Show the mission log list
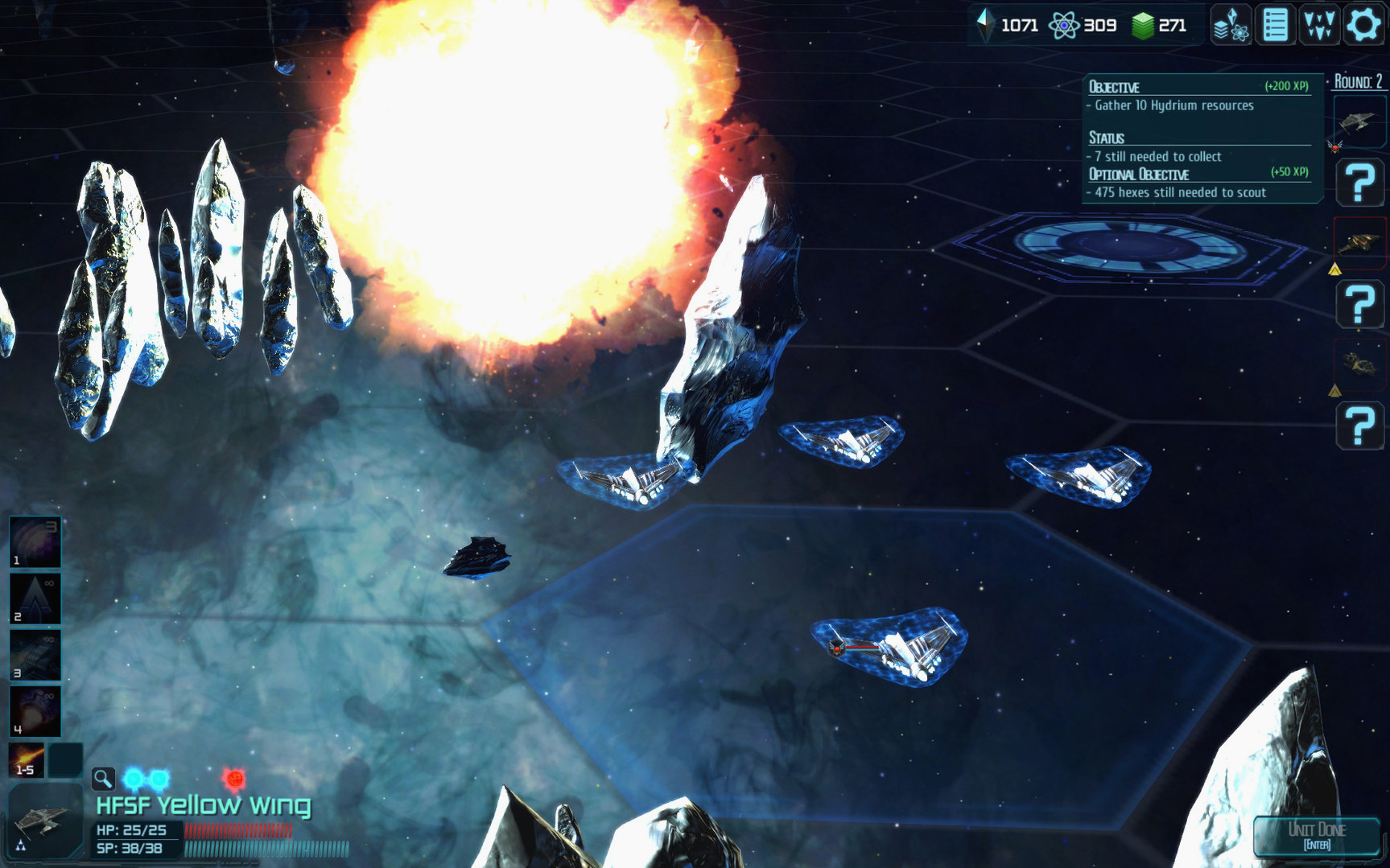1390x868 pixels. pos(1276,25)
